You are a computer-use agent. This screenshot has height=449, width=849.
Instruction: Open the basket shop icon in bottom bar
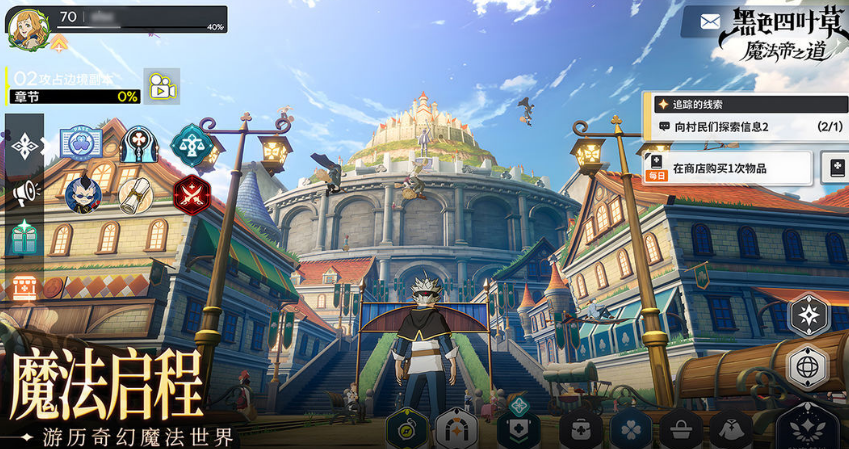tap(683, 430)
